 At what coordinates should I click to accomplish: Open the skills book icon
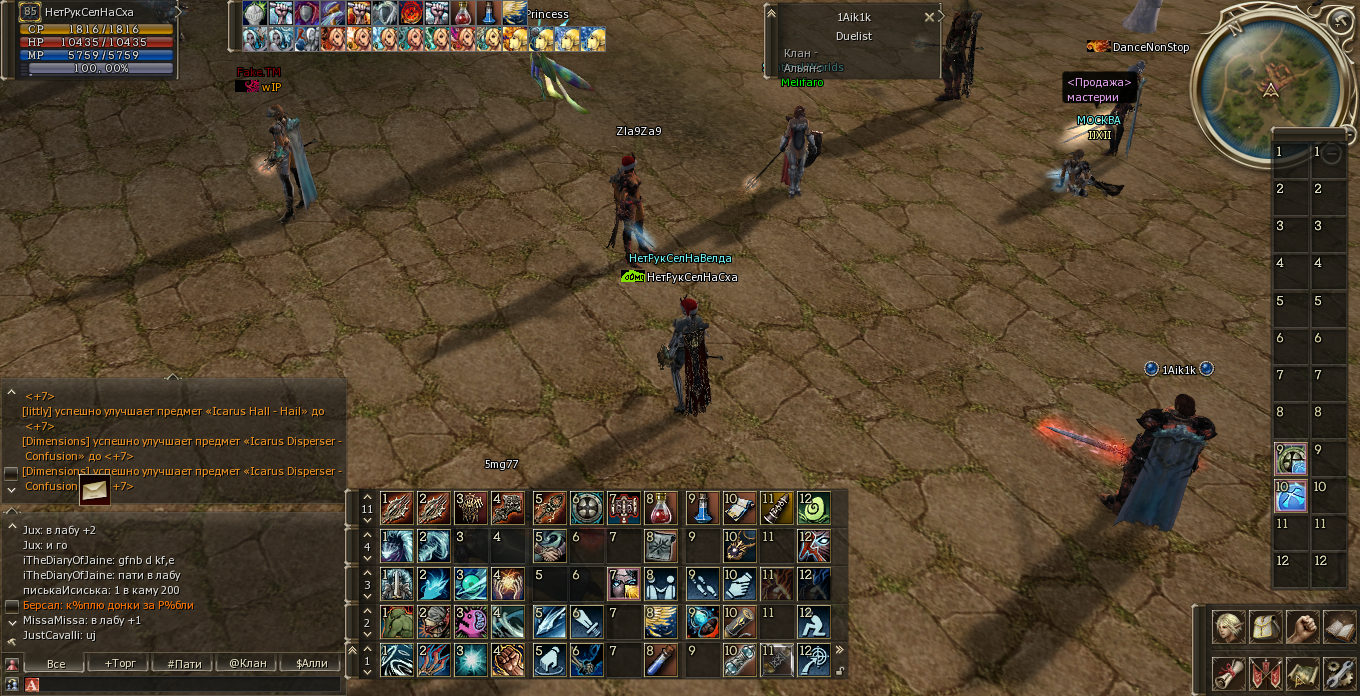(x=1338, y=627)
